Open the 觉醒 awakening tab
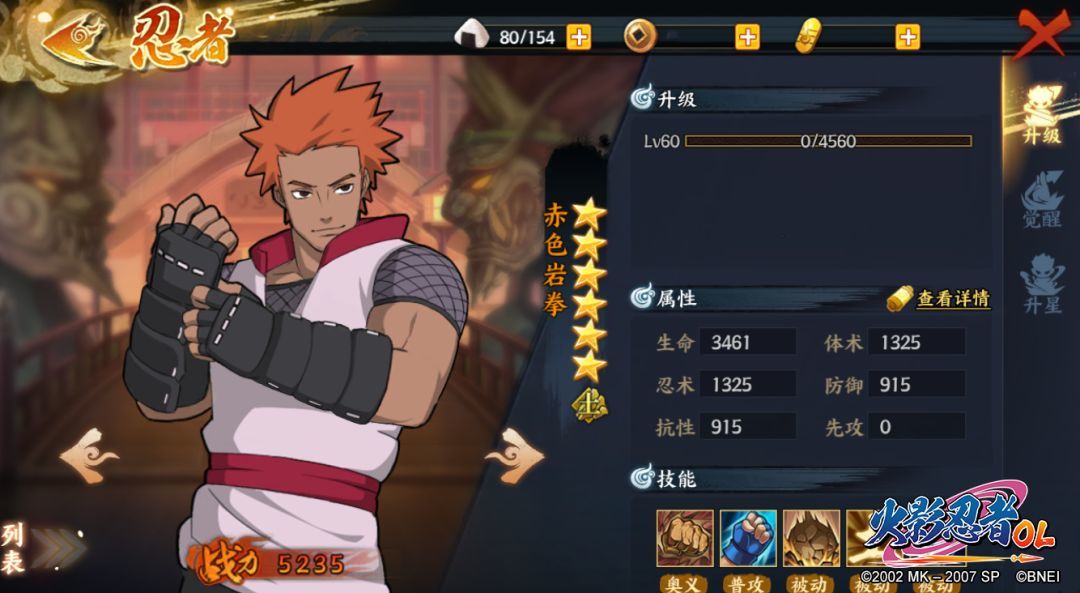The image size is (1080, 593). 1040,198
